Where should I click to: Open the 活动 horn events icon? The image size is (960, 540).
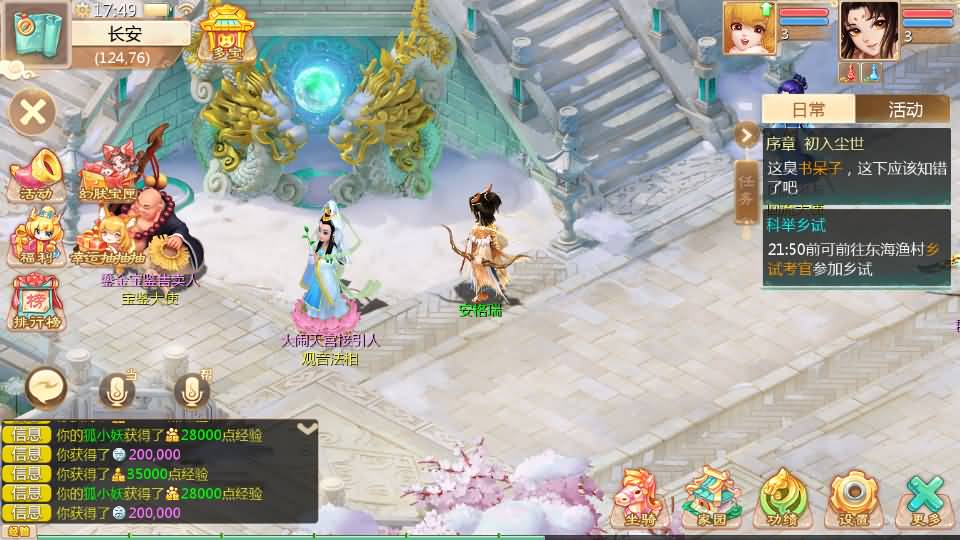click(x=37, y=175)
